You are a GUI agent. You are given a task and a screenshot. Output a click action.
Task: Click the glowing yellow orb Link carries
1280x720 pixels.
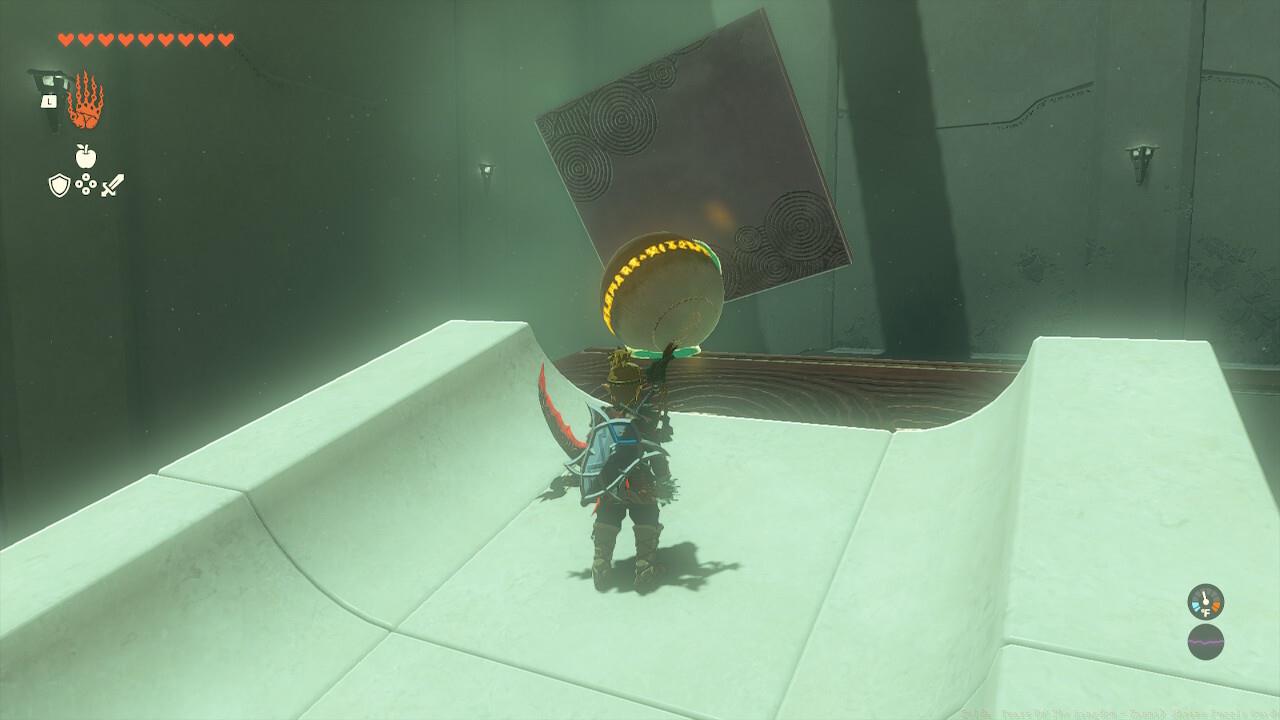click(660, 290)
